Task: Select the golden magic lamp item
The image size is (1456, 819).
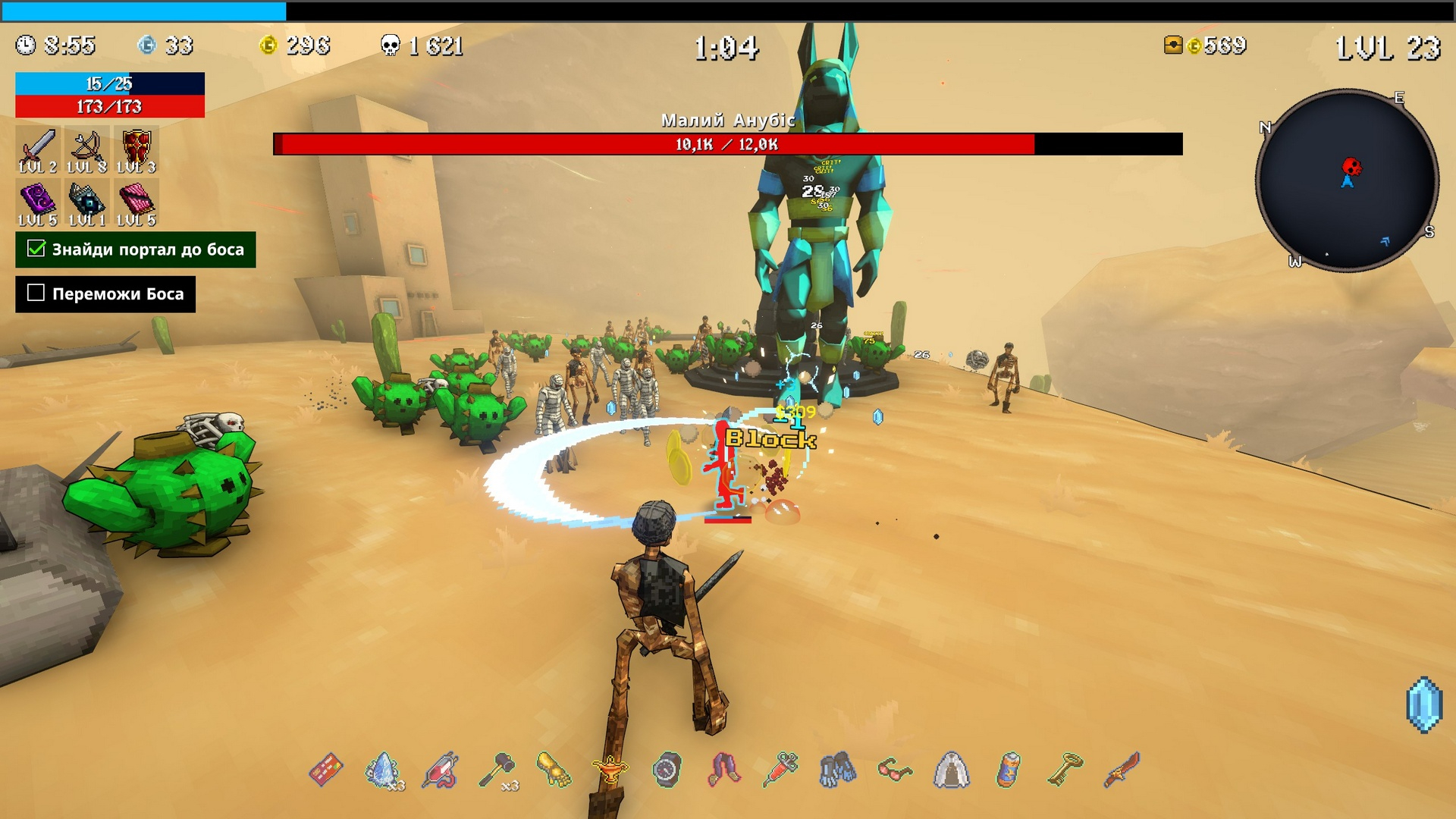Action: (610, 770)
